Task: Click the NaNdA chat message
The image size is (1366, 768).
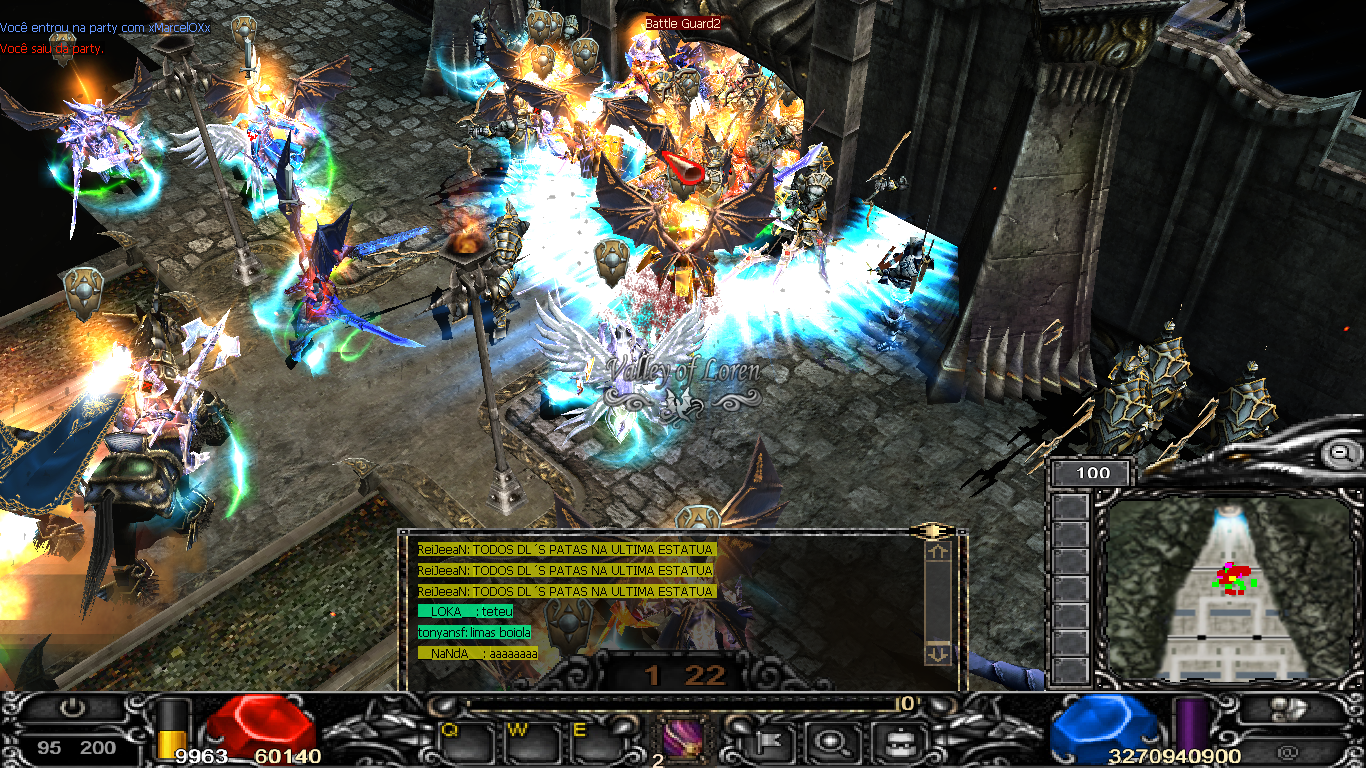Action: [x=478, y=654]
